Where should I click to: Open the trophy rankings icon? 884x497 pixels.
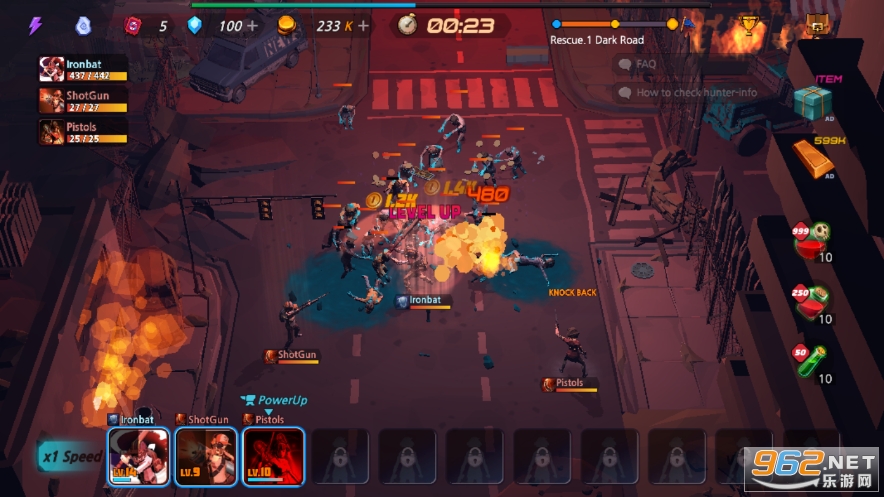(747, 25)
